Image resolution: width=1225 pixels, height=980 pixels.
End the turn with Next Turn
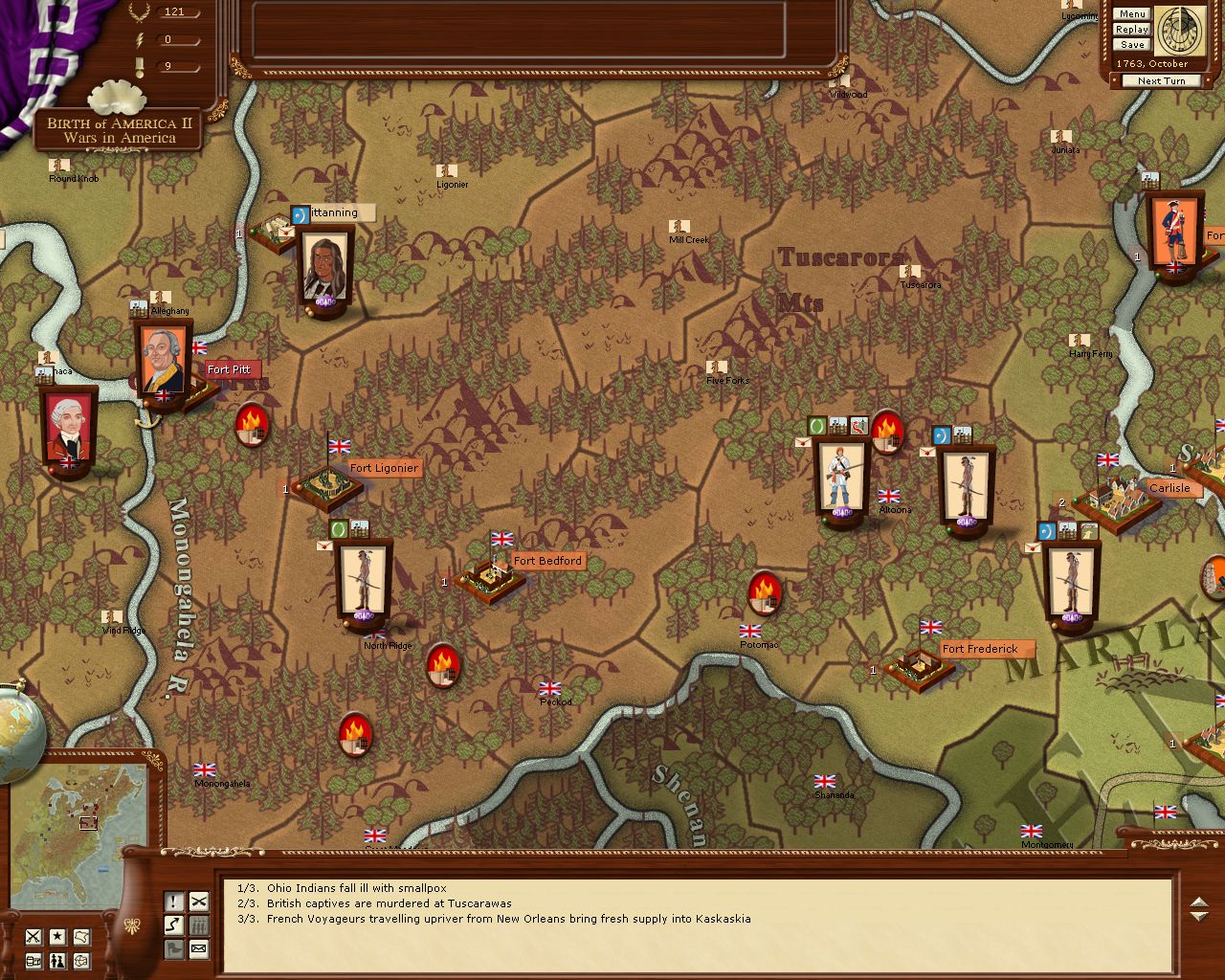click(1161, 81)
